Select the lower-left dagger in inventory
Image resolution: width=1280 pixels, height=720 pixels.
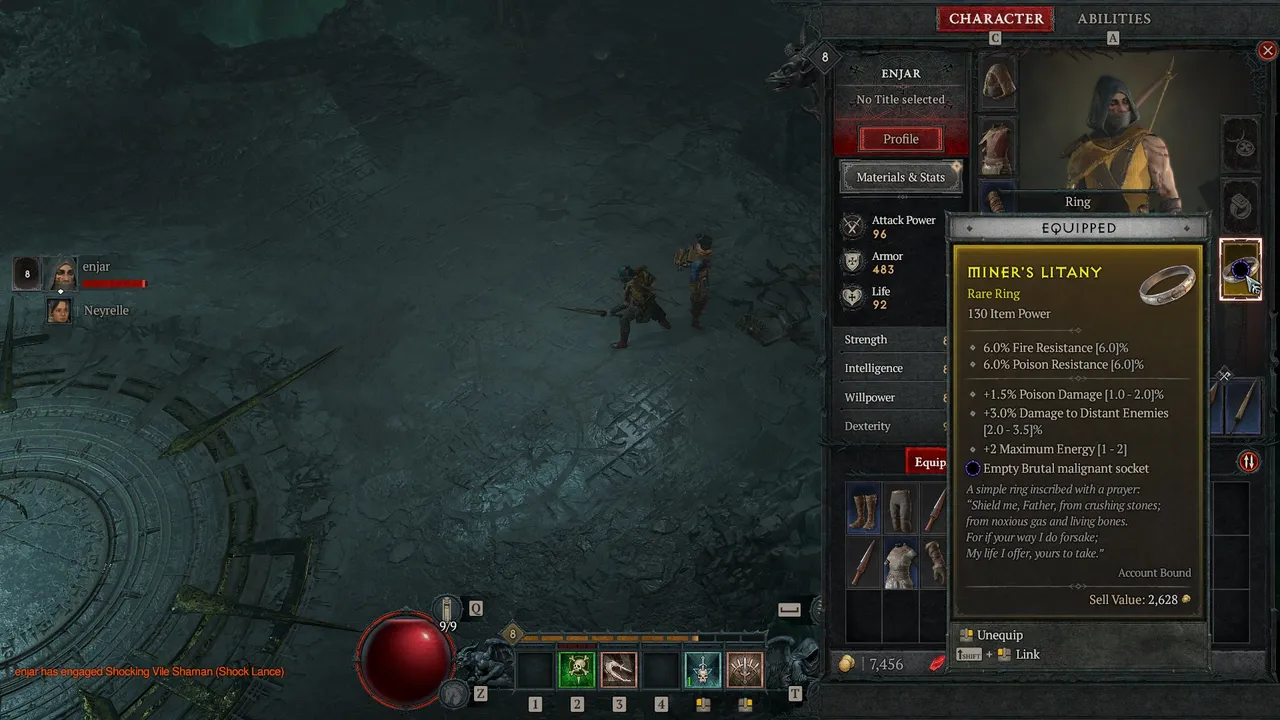(x=864, y=563)
